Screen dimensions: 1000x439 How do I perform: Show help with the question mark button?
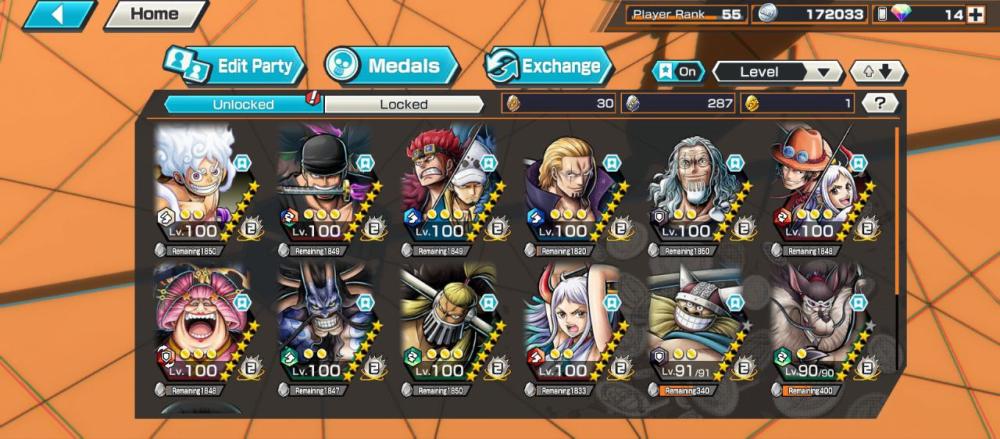879,103
